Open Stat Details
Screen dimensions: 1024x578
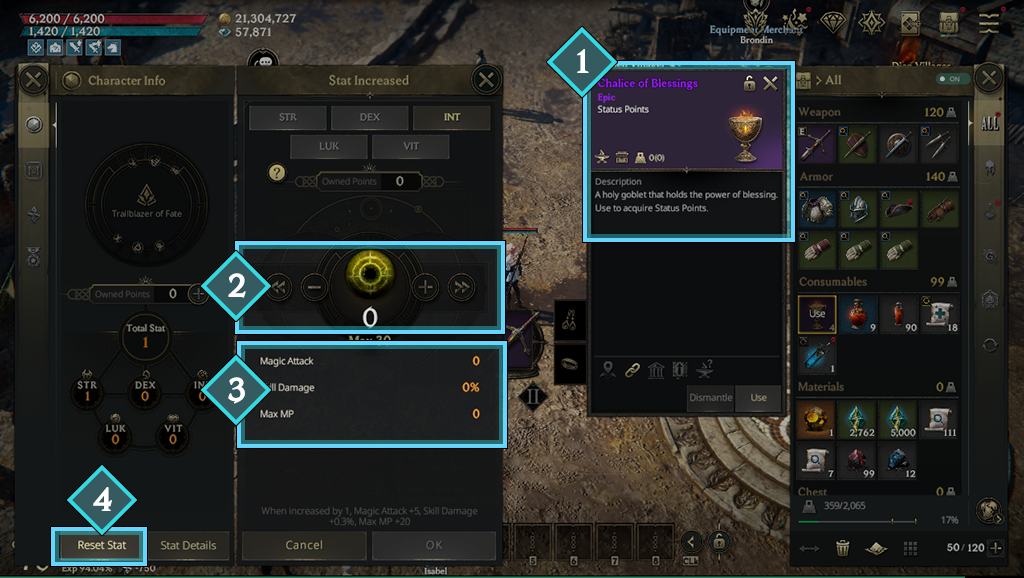tap(188, 545)
